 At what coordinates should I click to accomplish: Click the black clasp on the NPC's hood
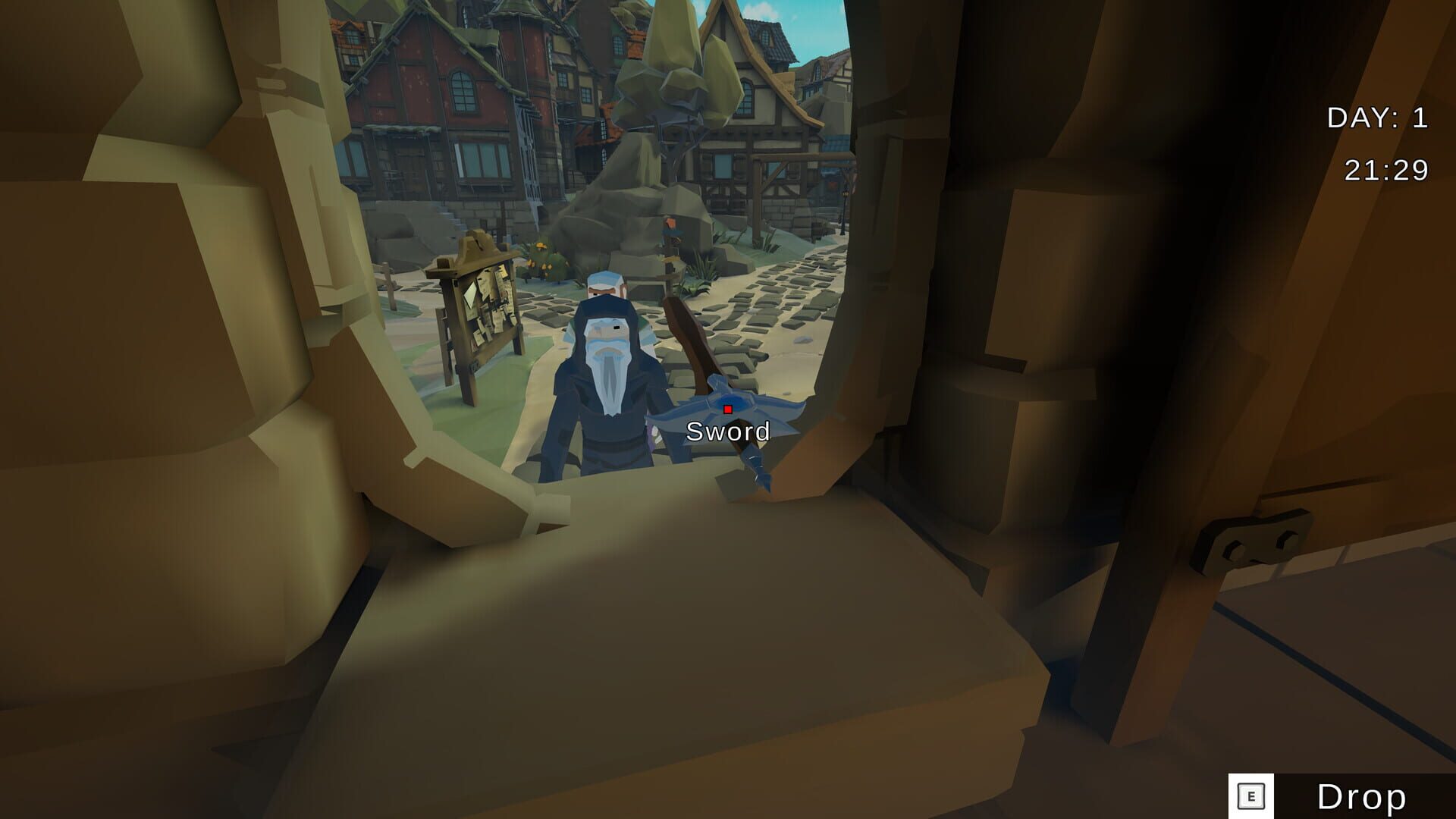(x=617, y=328)
